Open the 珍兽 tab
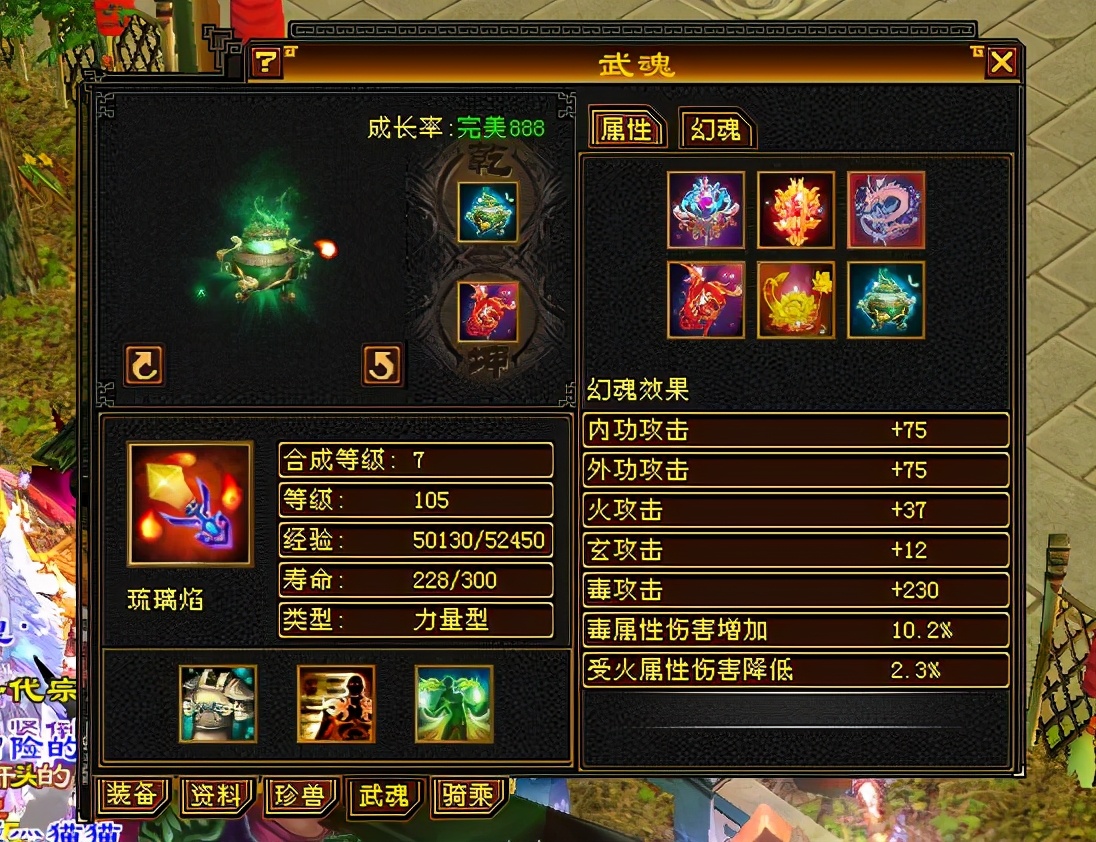 pyautogui.click(x=300, y=797)
